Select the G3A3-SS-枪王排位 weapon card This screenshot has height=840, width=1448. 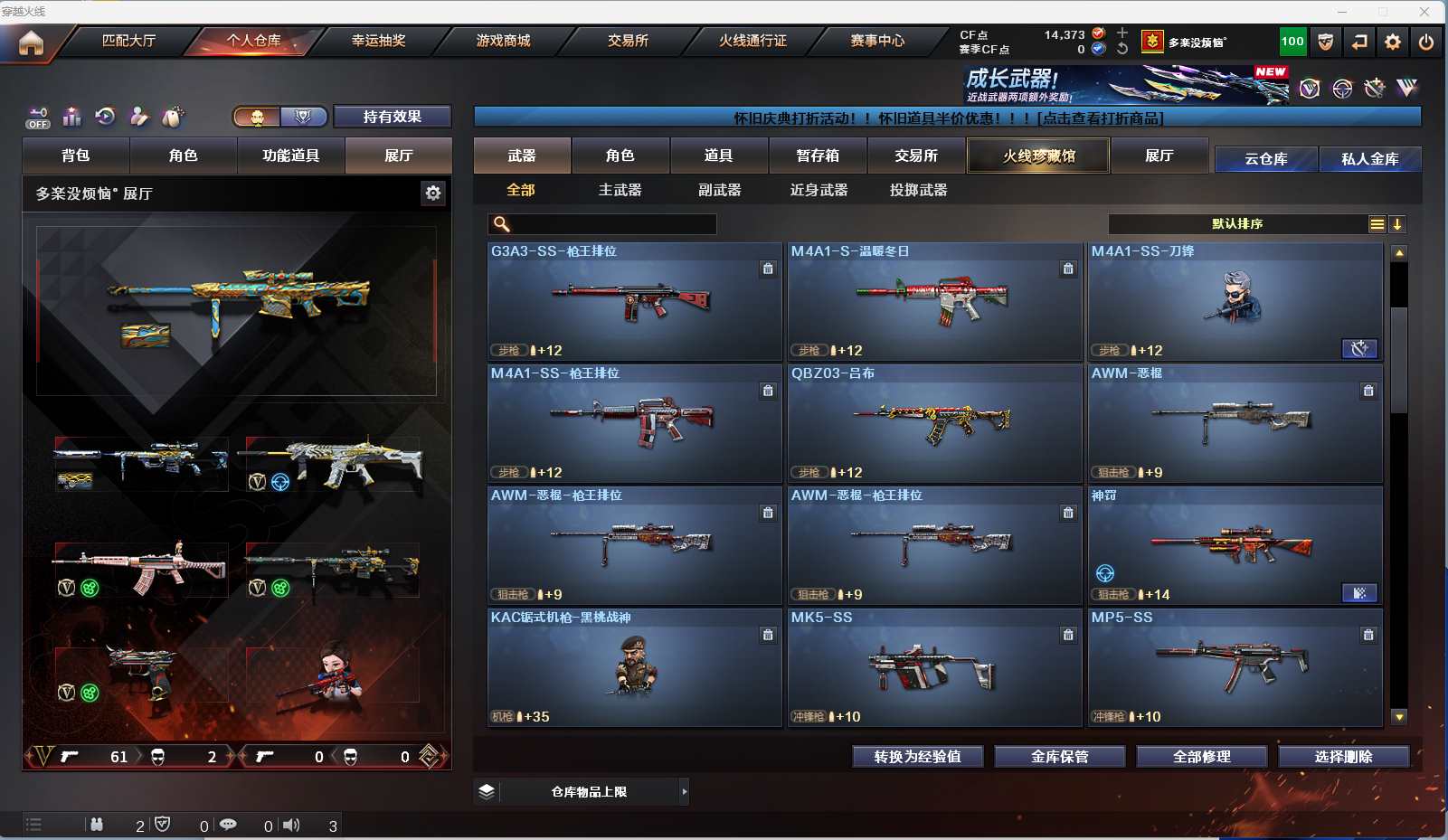click(x=634, y=301)
